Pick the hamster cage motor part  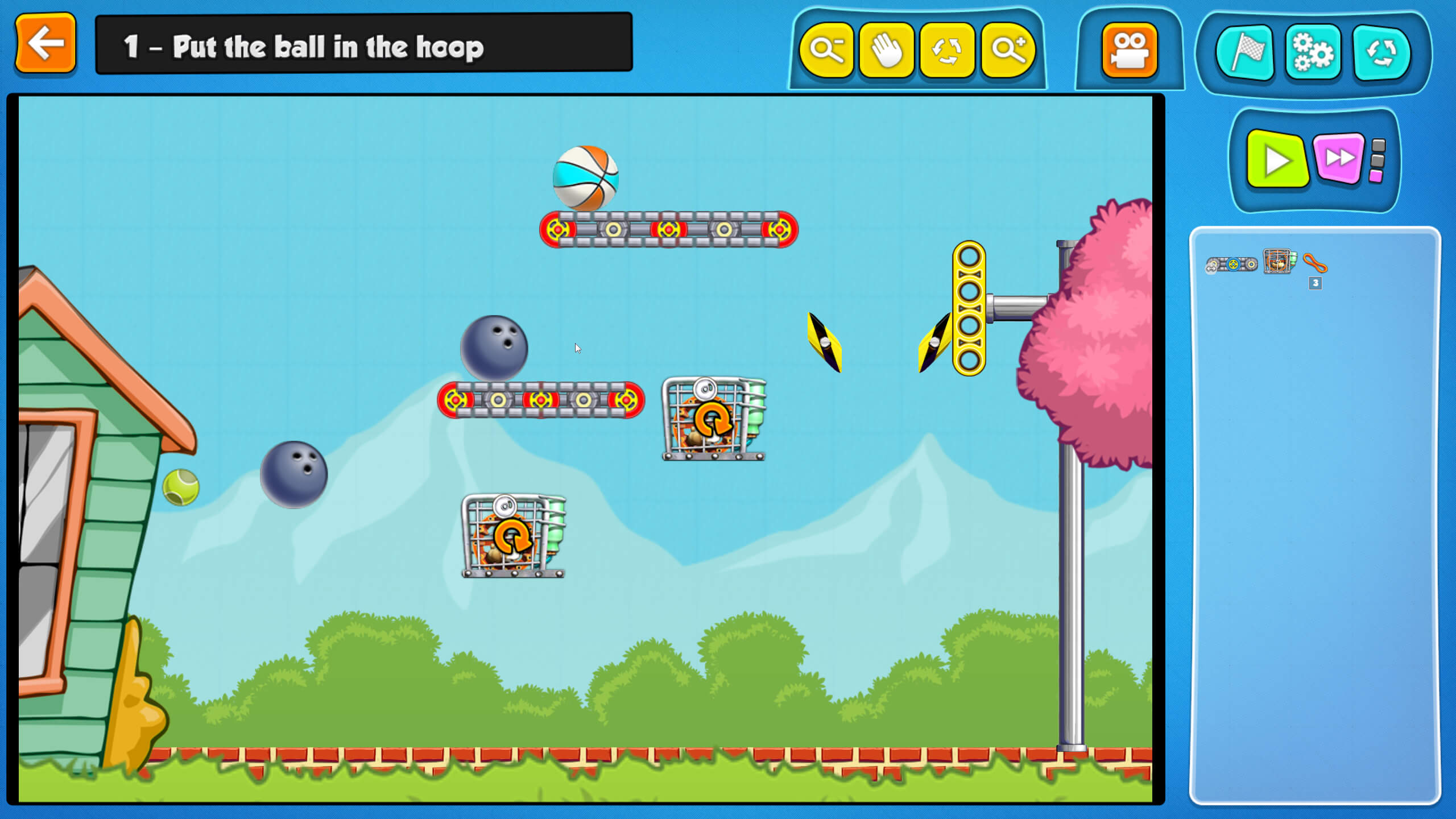click(x=1279, y=262)
